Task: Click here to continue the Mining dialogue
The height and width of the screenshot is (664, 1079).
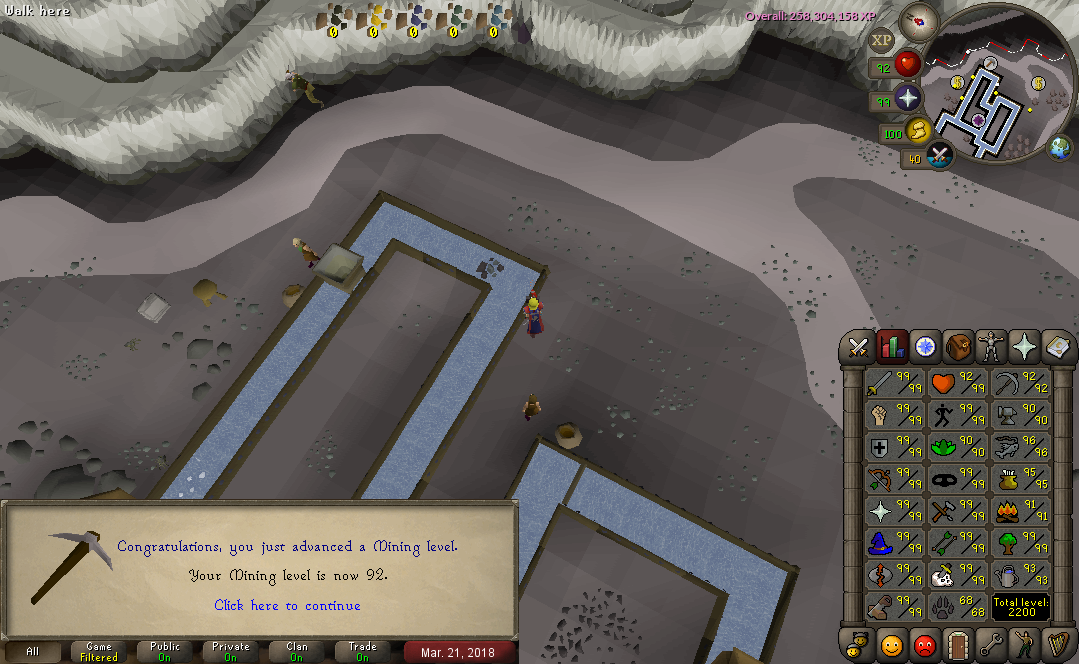Action: 287,605
